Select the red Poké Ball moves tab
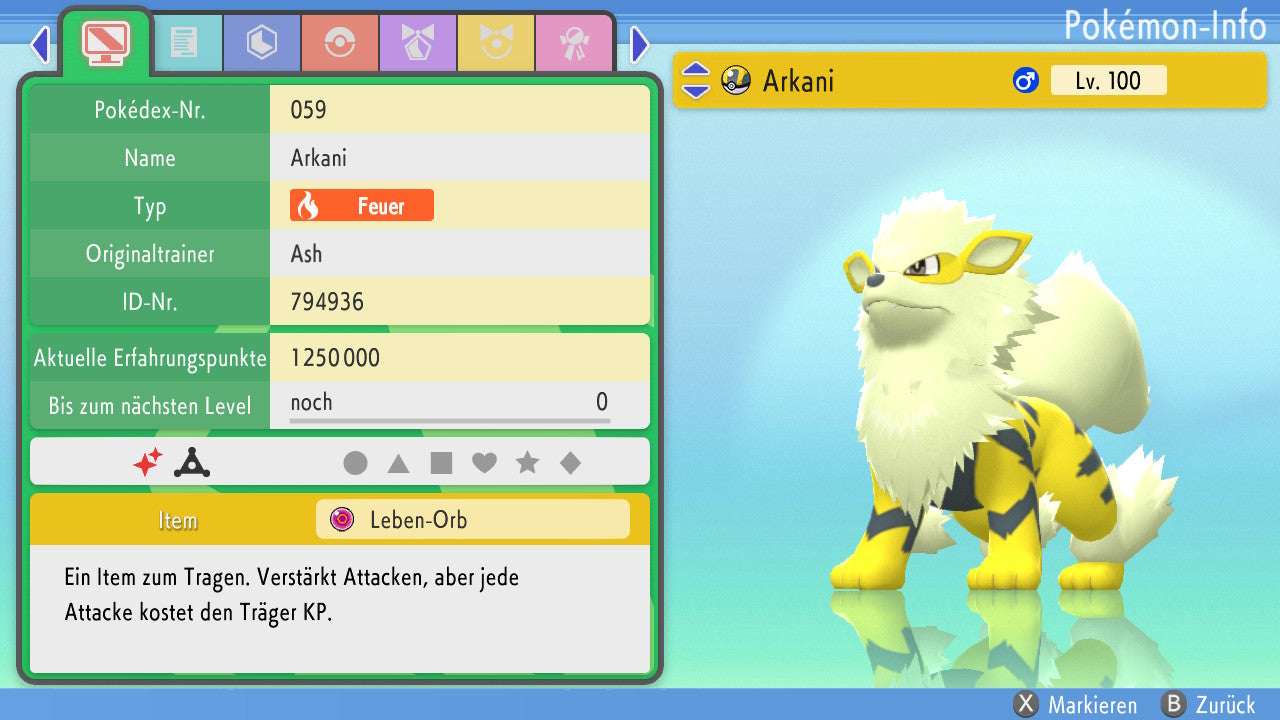The image size is (1280, 720). pos(339,43)
